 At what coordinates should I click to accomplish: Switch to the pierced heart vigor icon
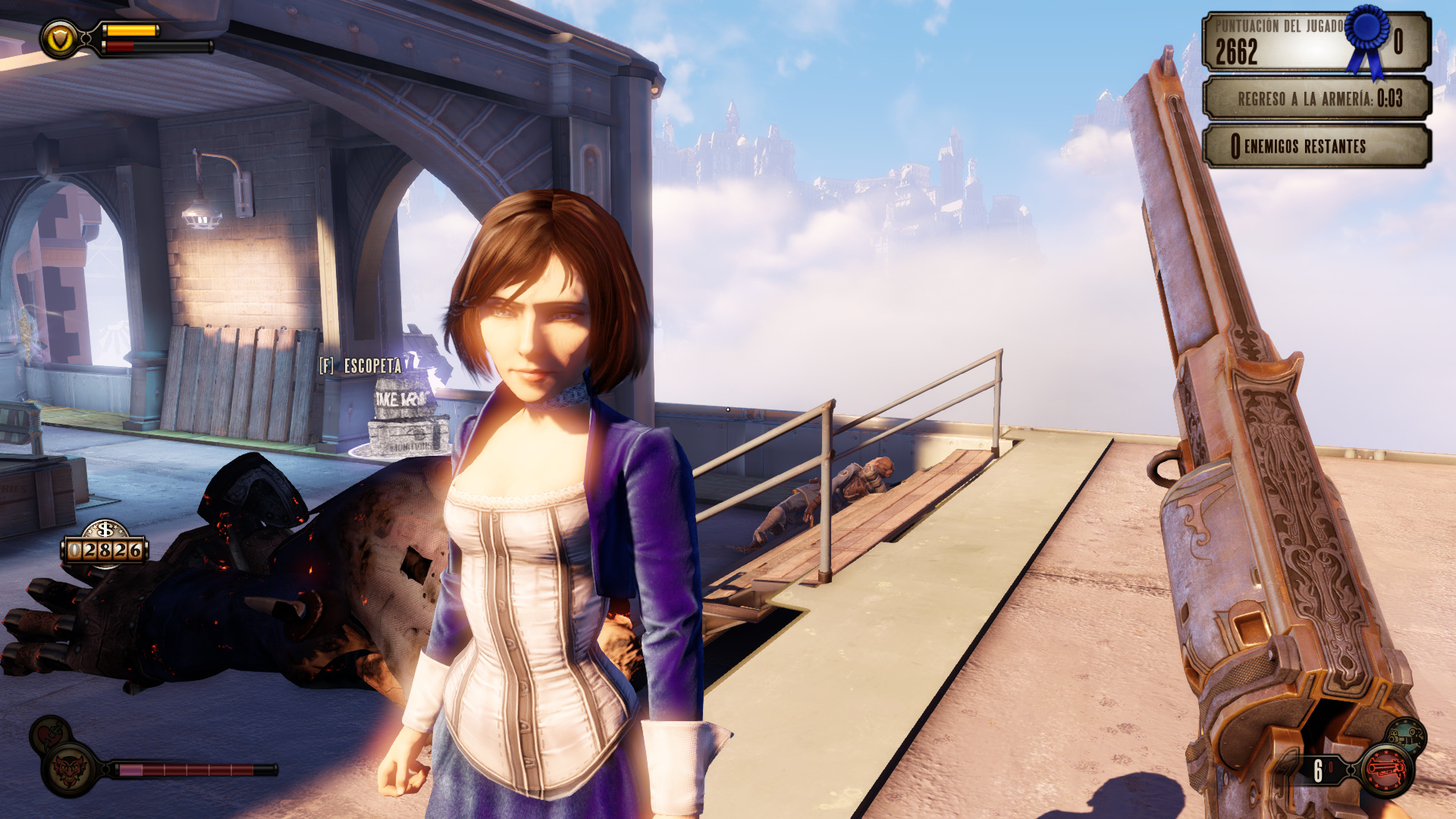coord(49,733)
